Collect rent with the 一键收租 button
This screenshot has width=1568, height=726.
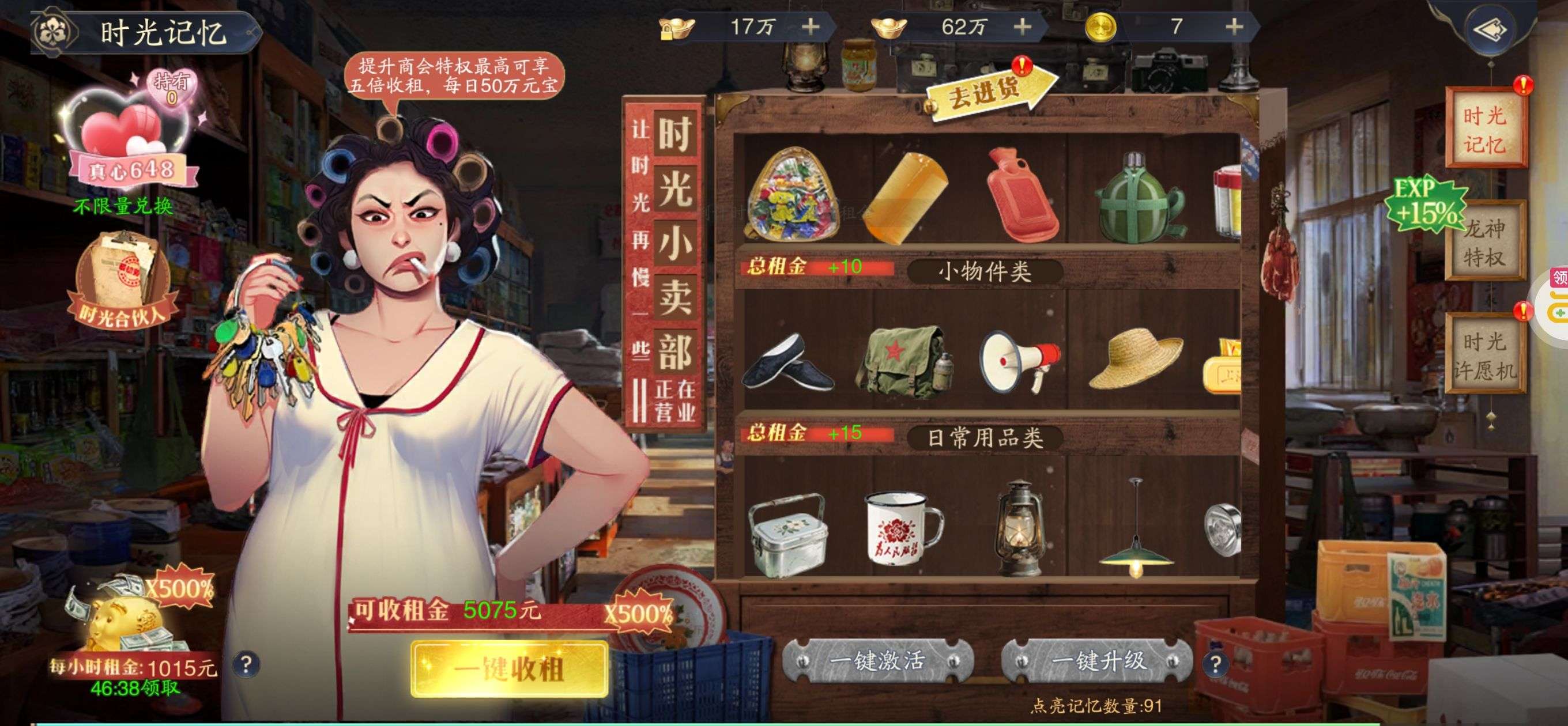510,669
